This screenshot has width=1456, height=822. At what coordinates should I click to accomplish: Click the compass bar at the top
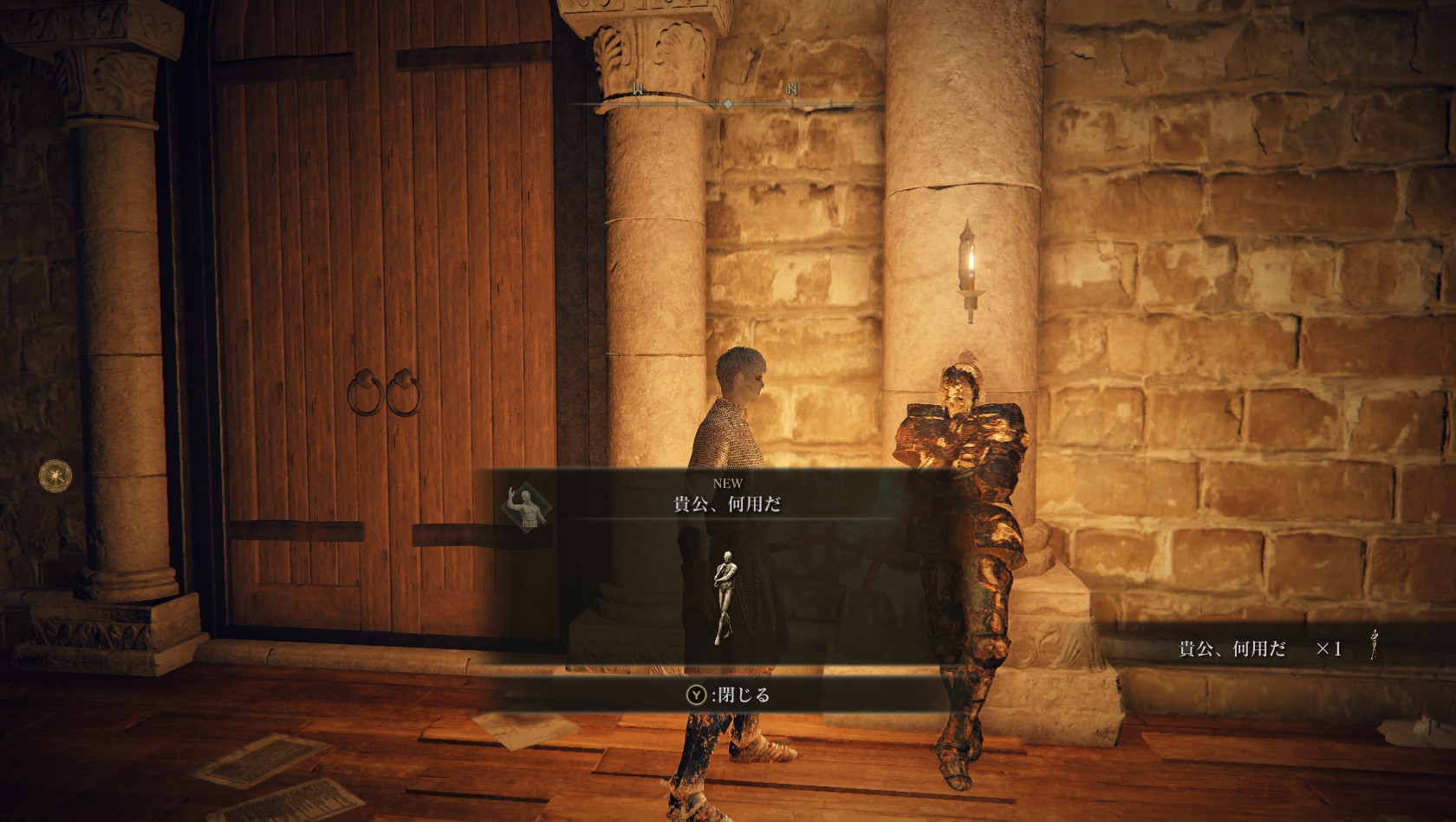tap(727, 103)
